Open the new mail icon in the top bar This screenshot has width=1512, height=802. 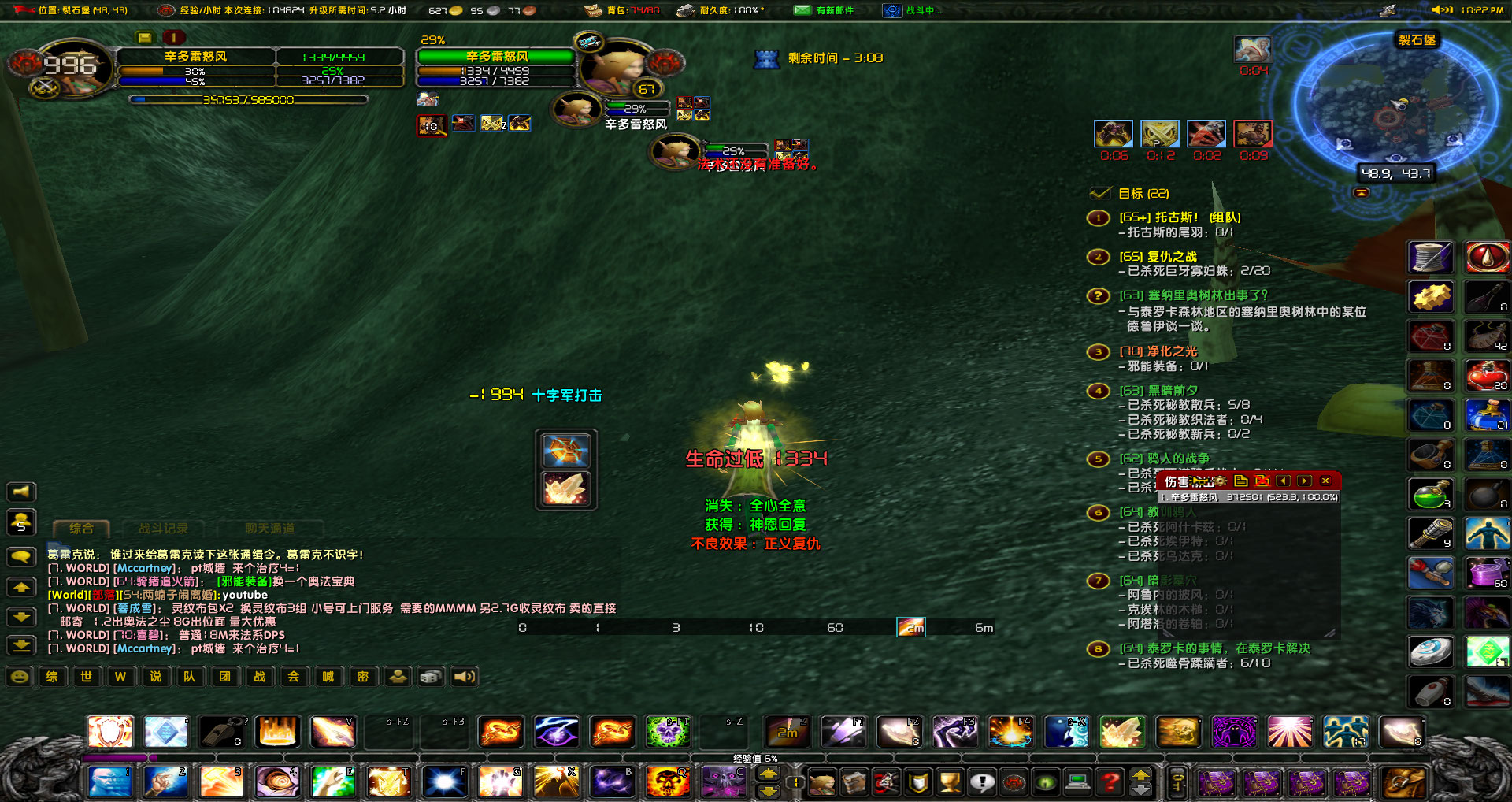click(804, 10)
